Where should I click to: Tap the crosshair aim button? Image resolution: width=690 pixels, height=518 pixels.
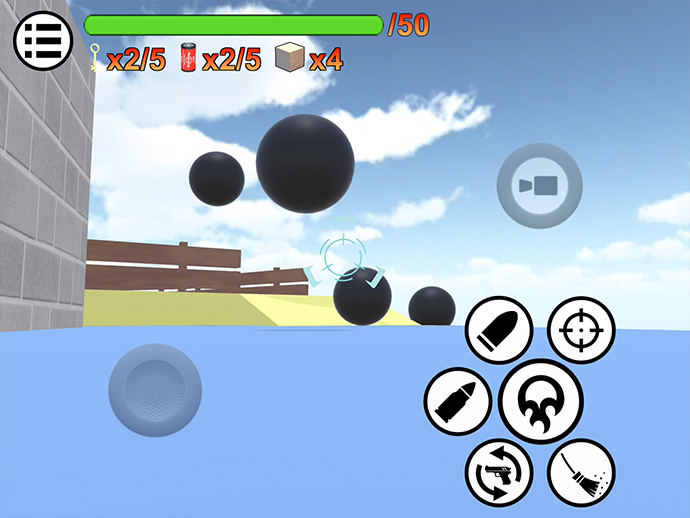point(581,330)
